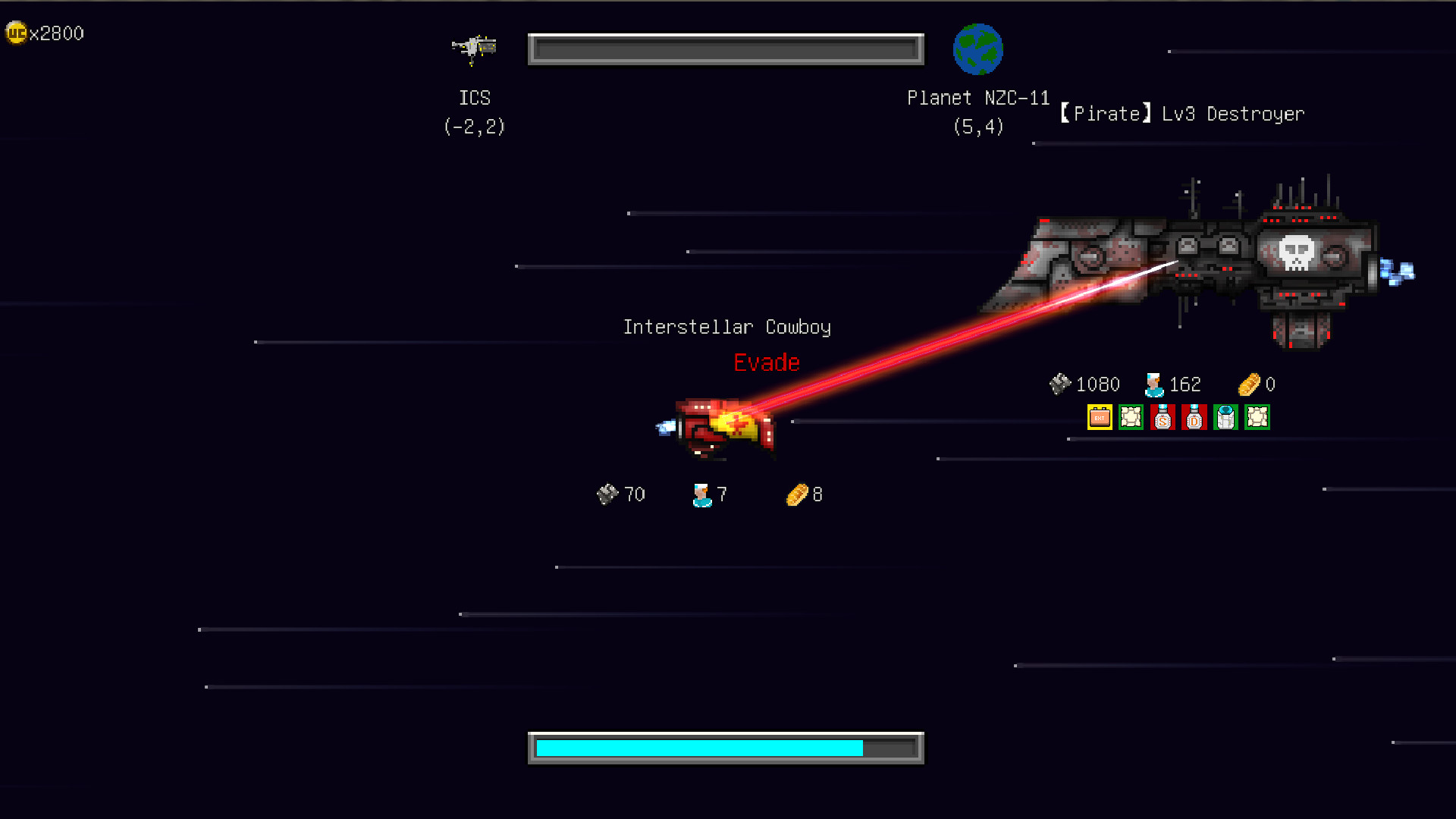Click the crew icon next to the 7 count
The width and height of the screenshot is (1456, 819).
click(x=700, y=494)
